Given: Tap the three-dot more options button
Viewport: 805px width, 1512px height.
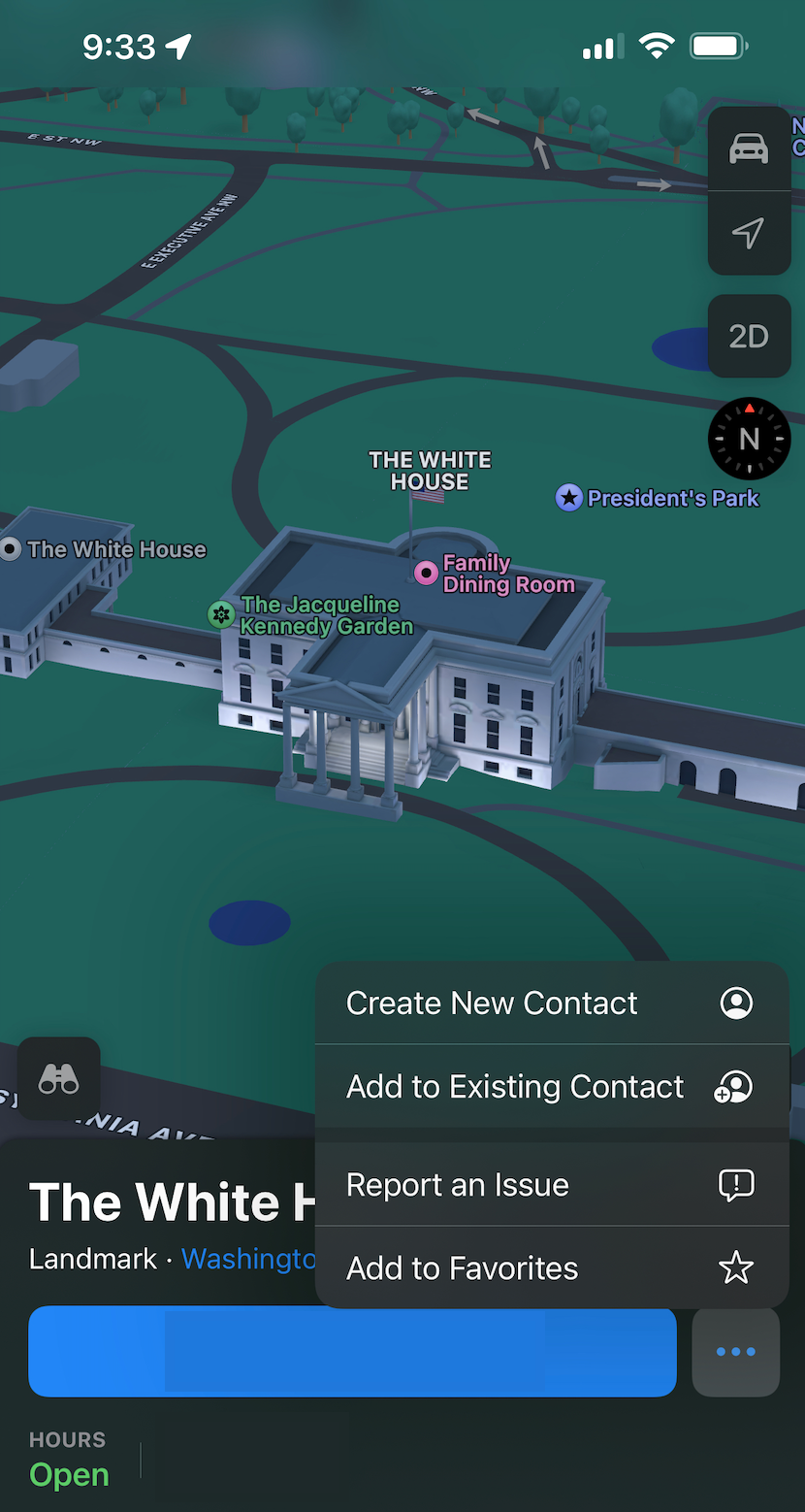Looking at the screenshot, I should click(735, 1352).
